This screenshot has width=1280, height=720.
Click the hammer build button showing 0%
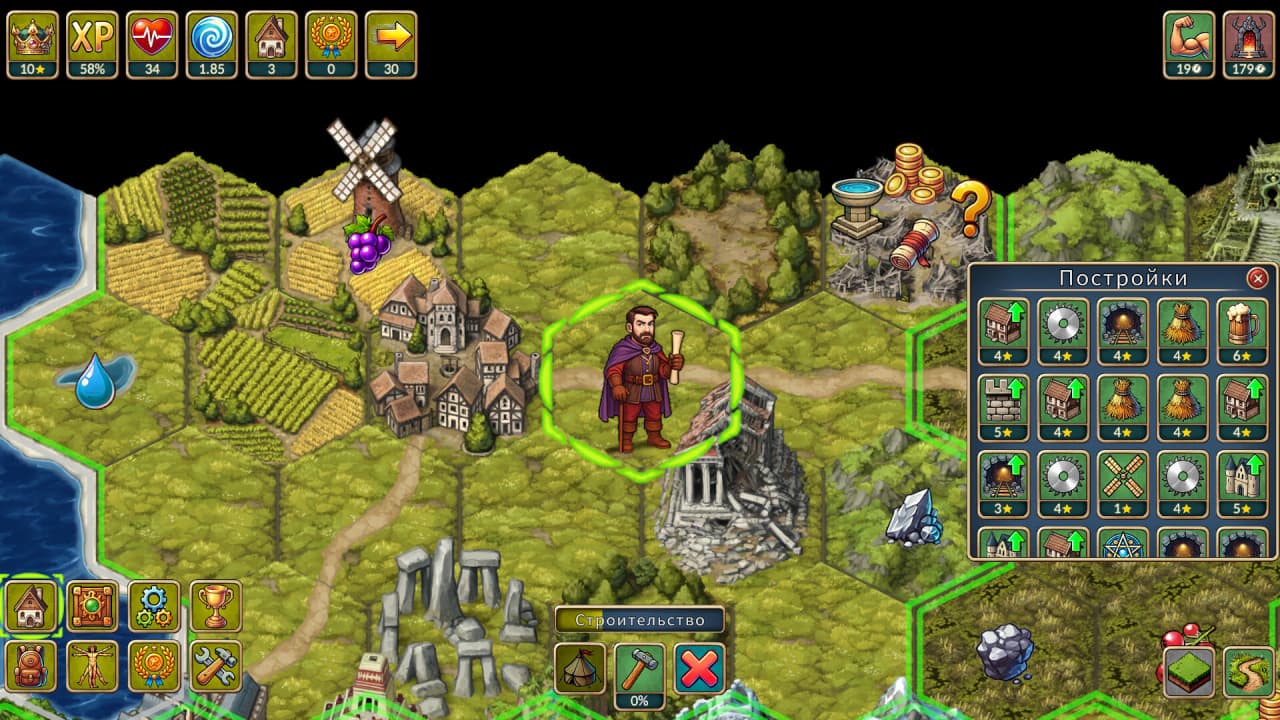point(639,668)
